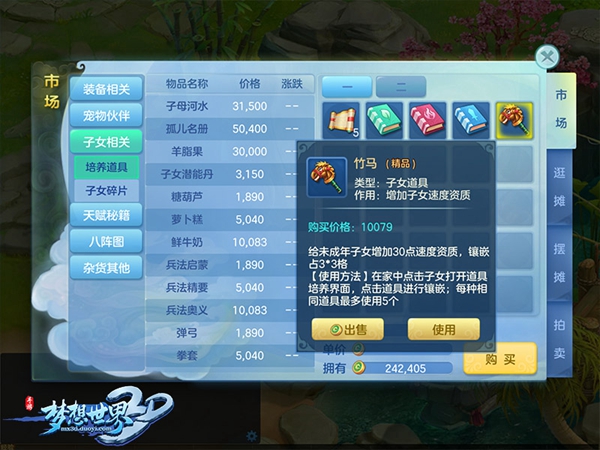Open the 杂货其他 category
This screenshot has width=600, height=450.
pos(107,268)
